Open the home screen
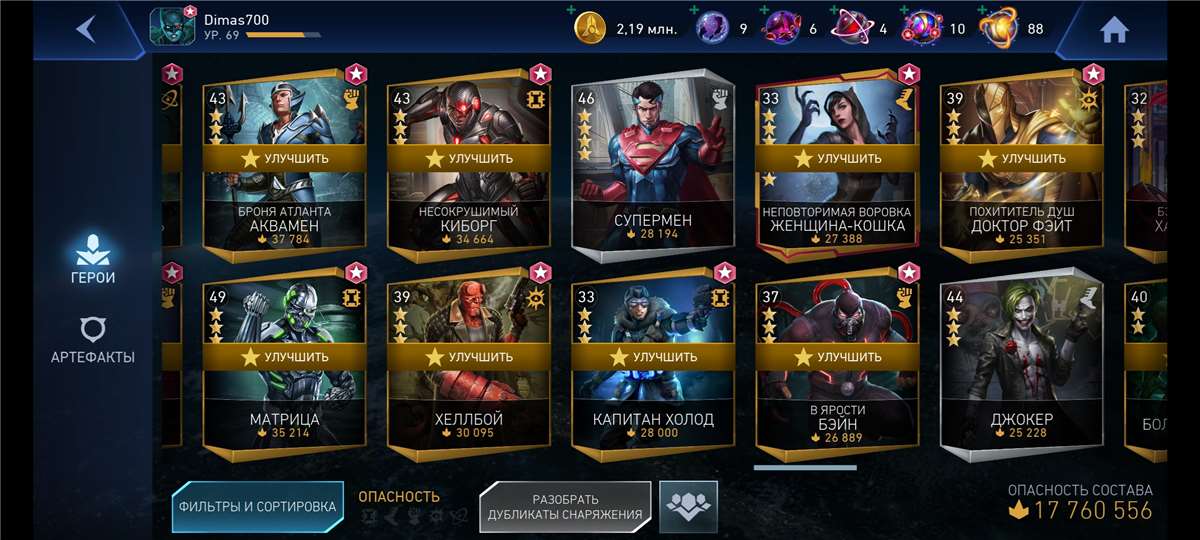Viewport: 1200px width, 540px height. (1114, 30)
